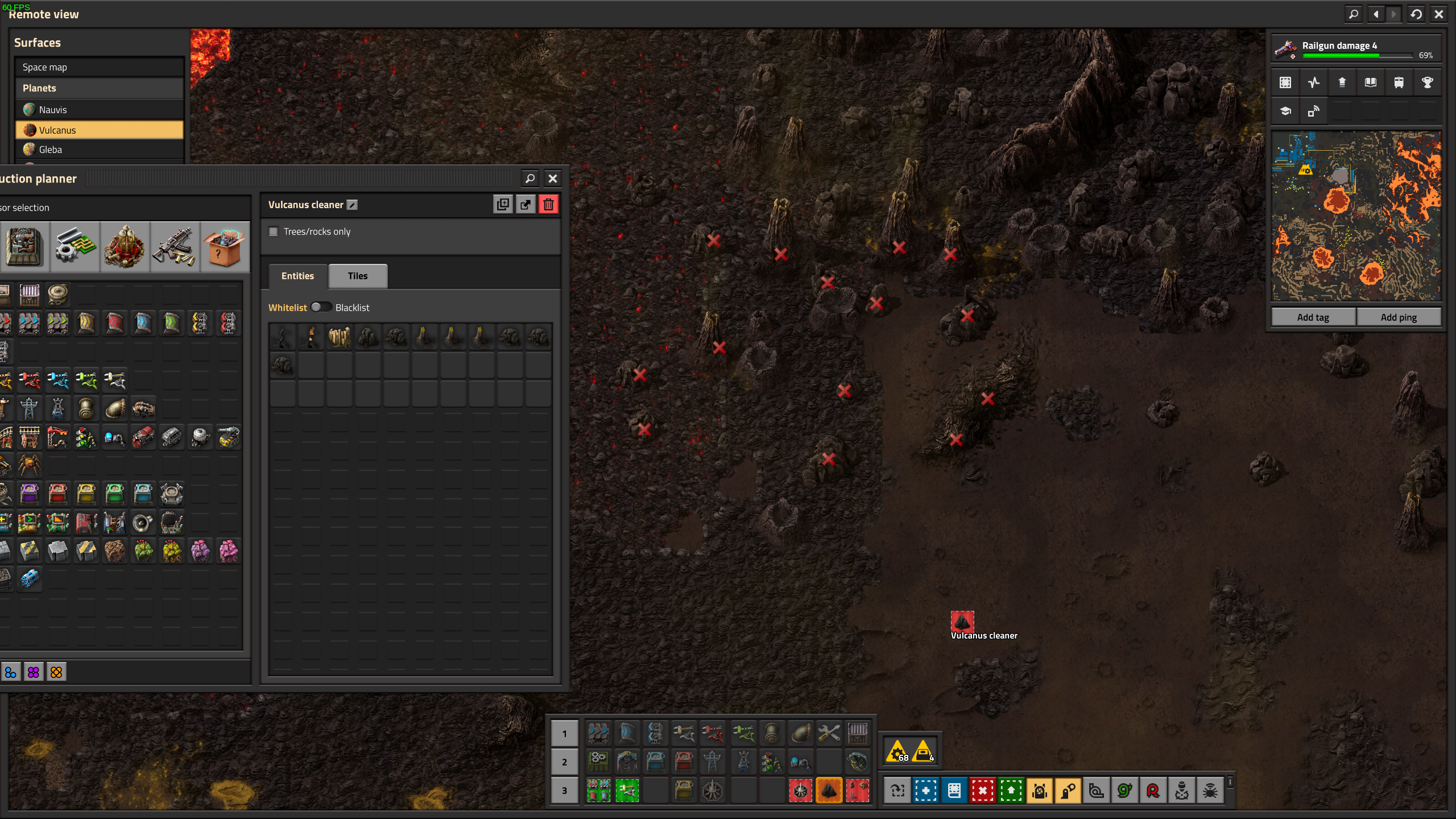Rename the Vulcanus cleaner with edit icon
Viewport: 1456px width, 819px height.
pyautogui.click(x=353, y=205)
